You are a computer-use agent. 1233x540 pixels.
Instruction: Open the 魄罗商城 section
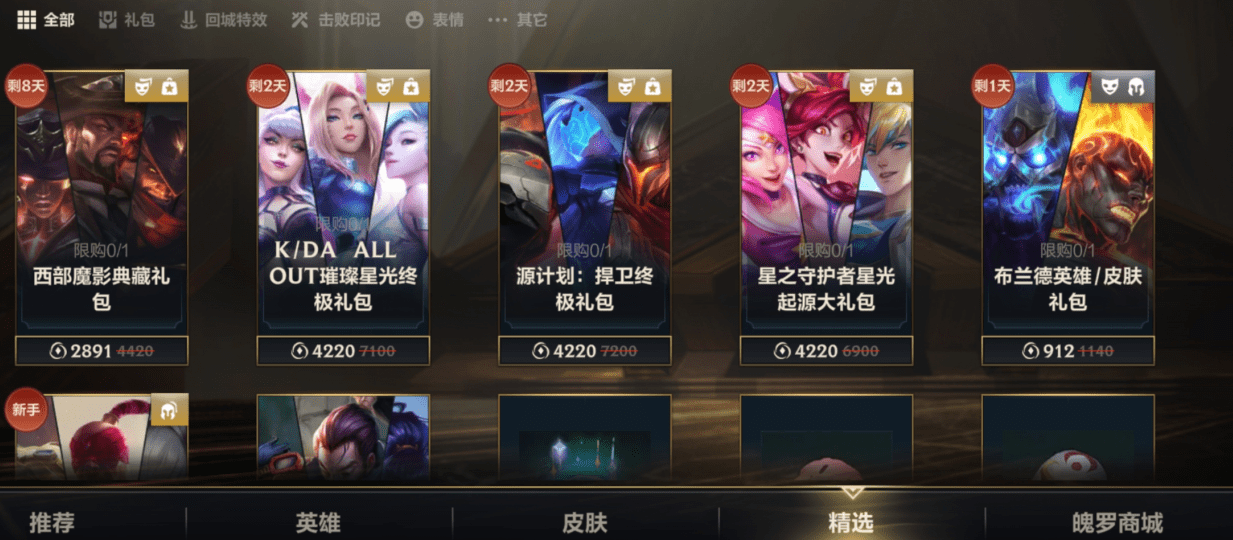tap(1117, 522)
